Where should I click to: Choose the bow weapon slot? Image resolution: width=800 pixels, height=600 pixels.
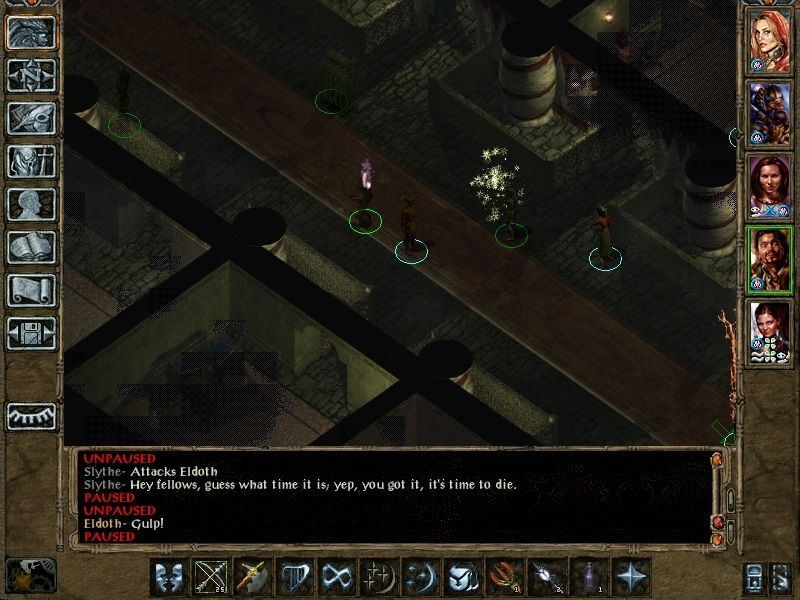click(211, 578)
